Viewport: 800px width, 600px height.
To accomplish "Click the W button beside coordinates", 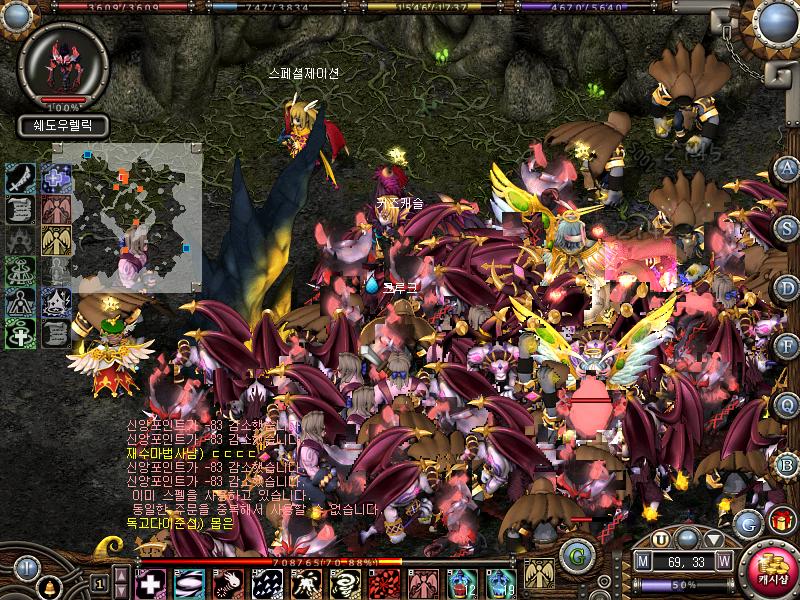I will [x=723, y=560].
